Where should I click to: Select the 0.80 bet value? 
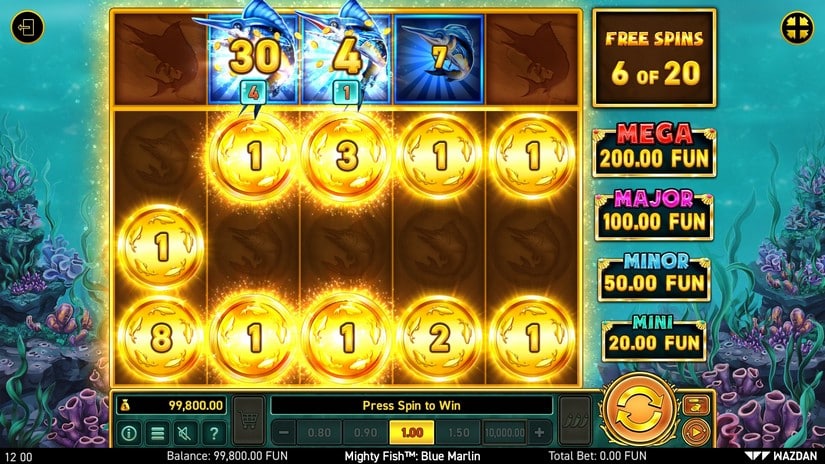coord(321,433)
